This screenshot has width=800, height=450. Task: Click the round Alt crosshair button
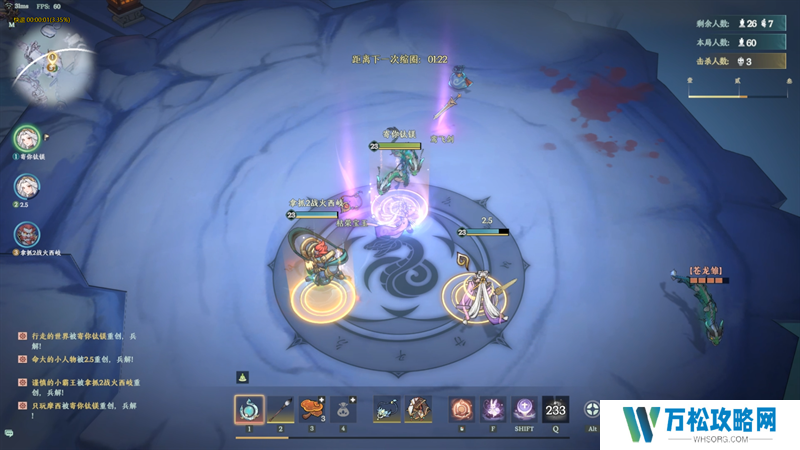click(x=592, y=410)
